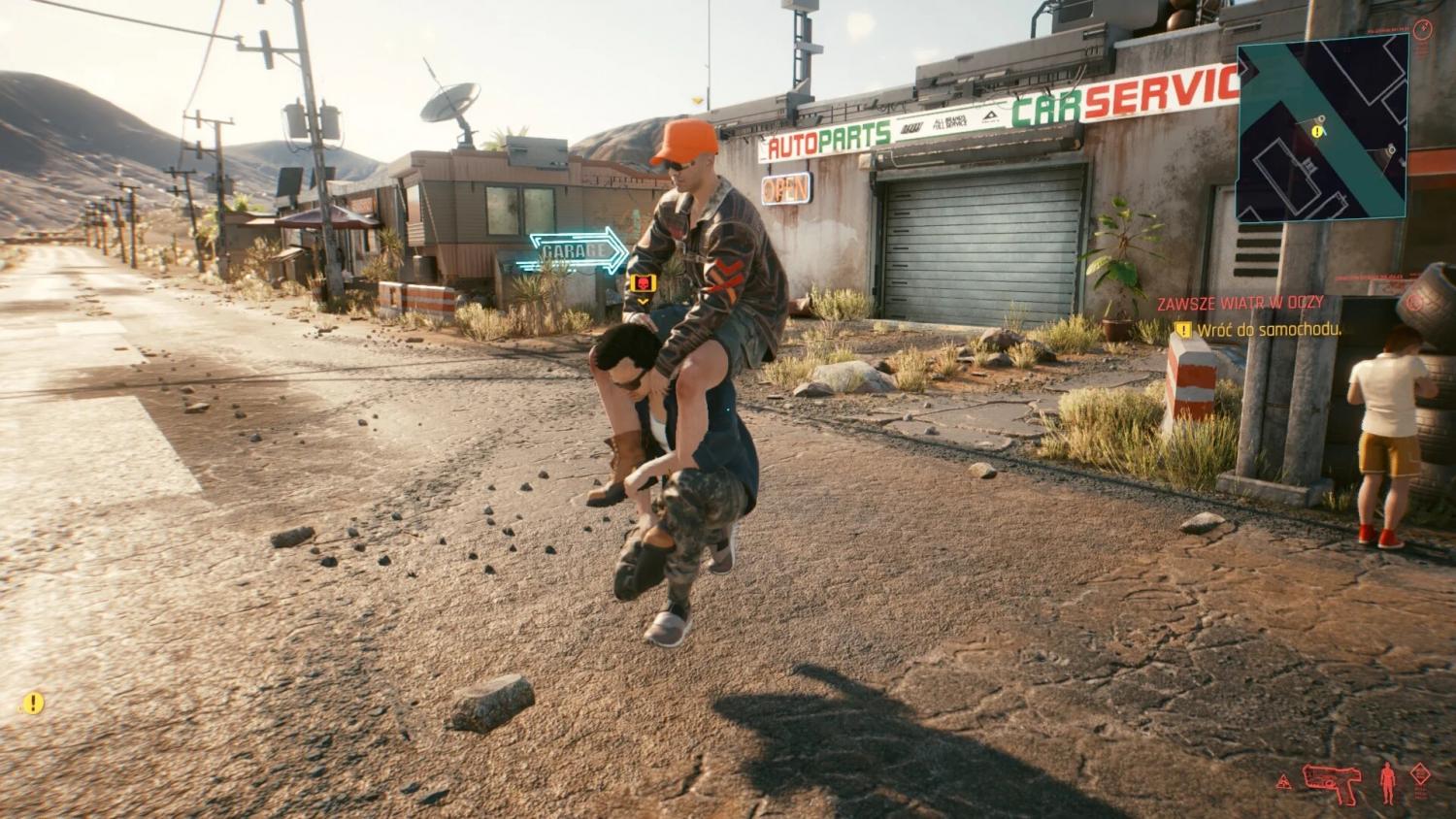The width and height of the screenshot is (1456, 819).
Task: Select the red pistol weapon icon
Action: click(1333, 778)
